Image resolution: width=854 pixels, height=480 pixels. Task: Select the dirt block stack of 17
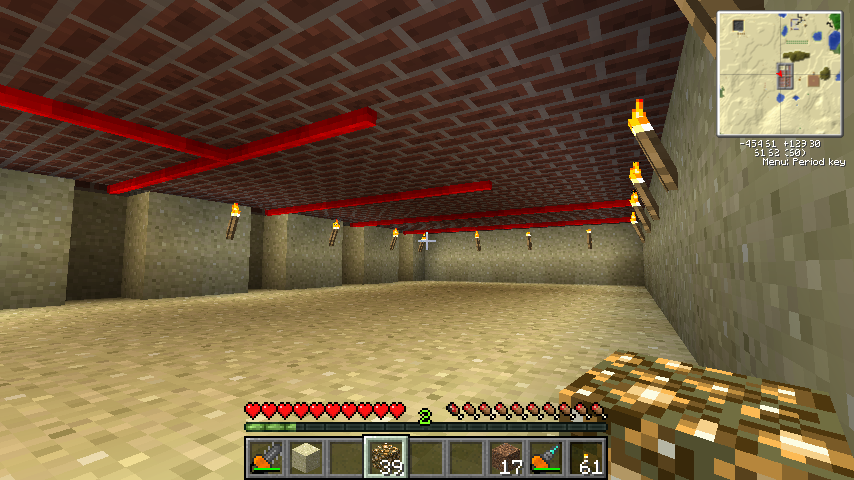click(505, 458)
